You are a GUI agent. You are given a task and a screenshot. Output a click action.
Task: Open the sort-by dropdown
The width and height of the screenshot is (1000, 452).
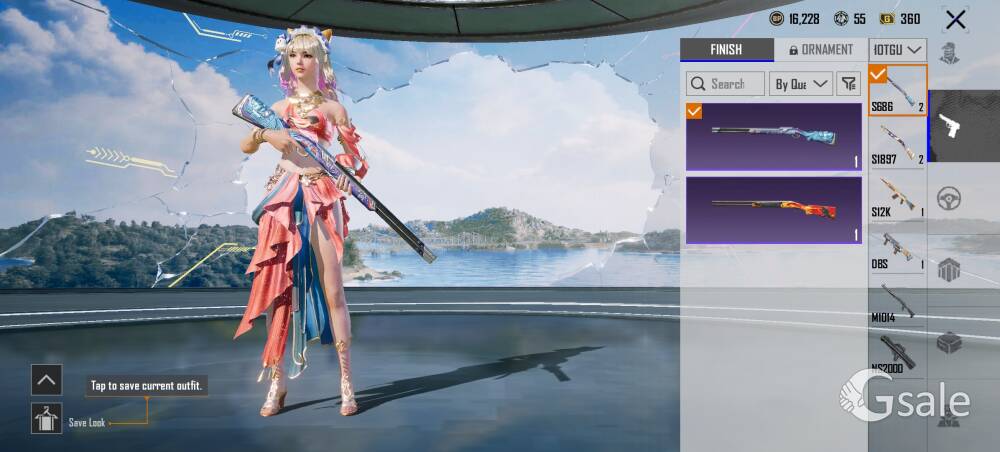(802, 84)
